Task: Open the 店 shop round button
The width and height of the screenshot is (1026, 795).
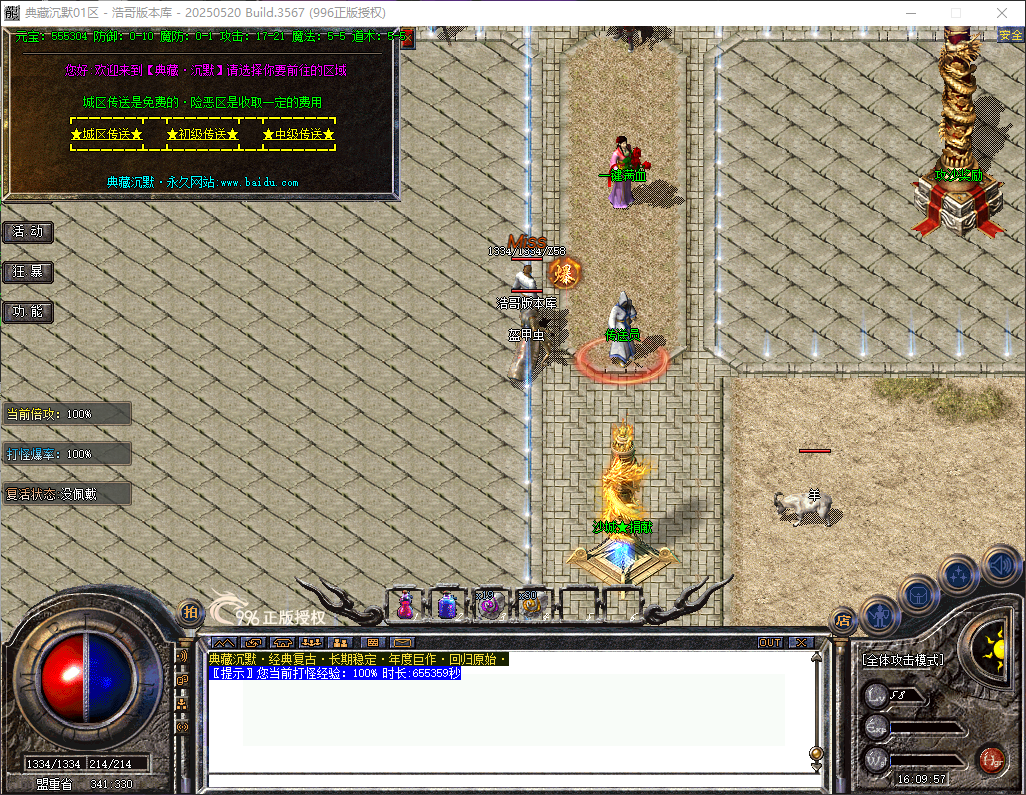Action: click(x=843, y=620)
